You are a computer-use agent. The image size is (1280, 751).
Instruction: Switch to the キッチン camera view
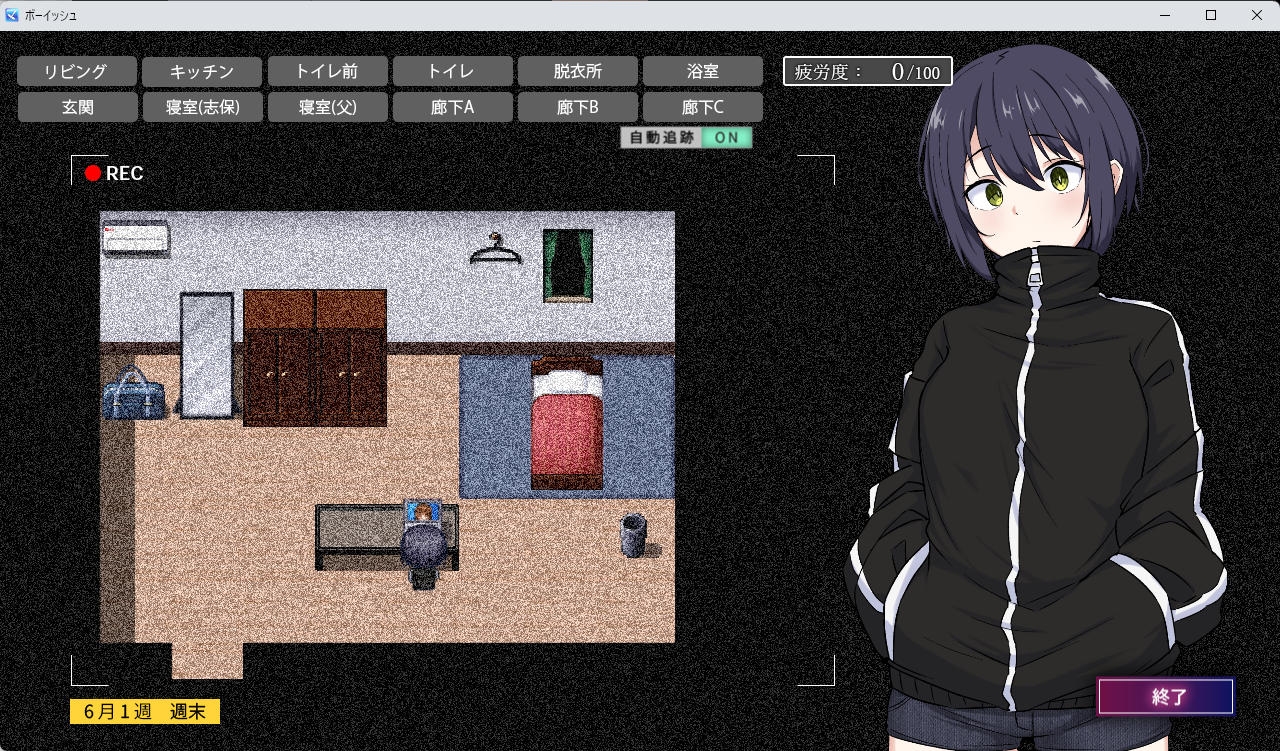202,71
